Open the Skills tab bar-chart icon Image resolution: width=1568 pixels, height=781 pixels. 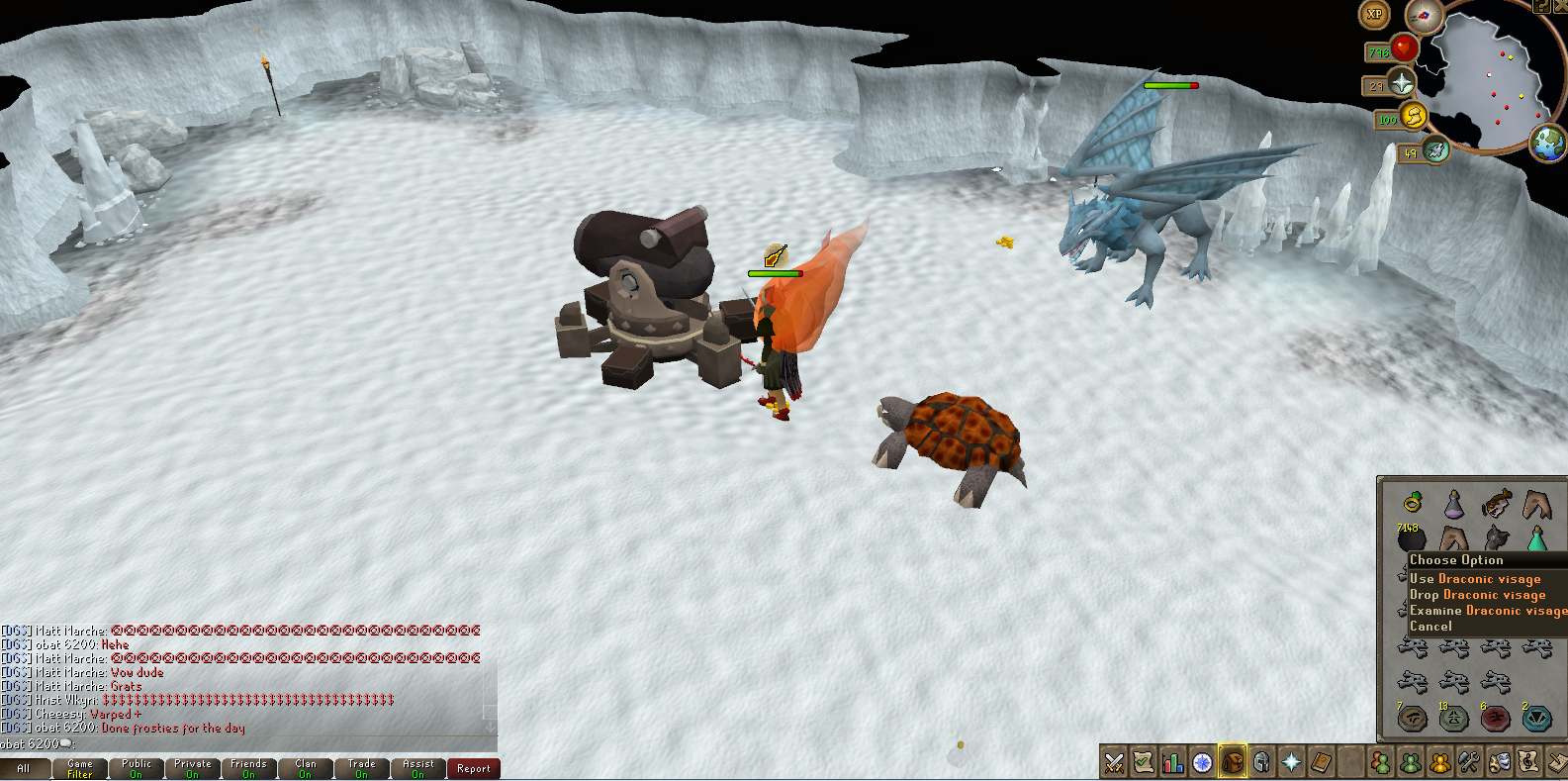[1172, 763]
